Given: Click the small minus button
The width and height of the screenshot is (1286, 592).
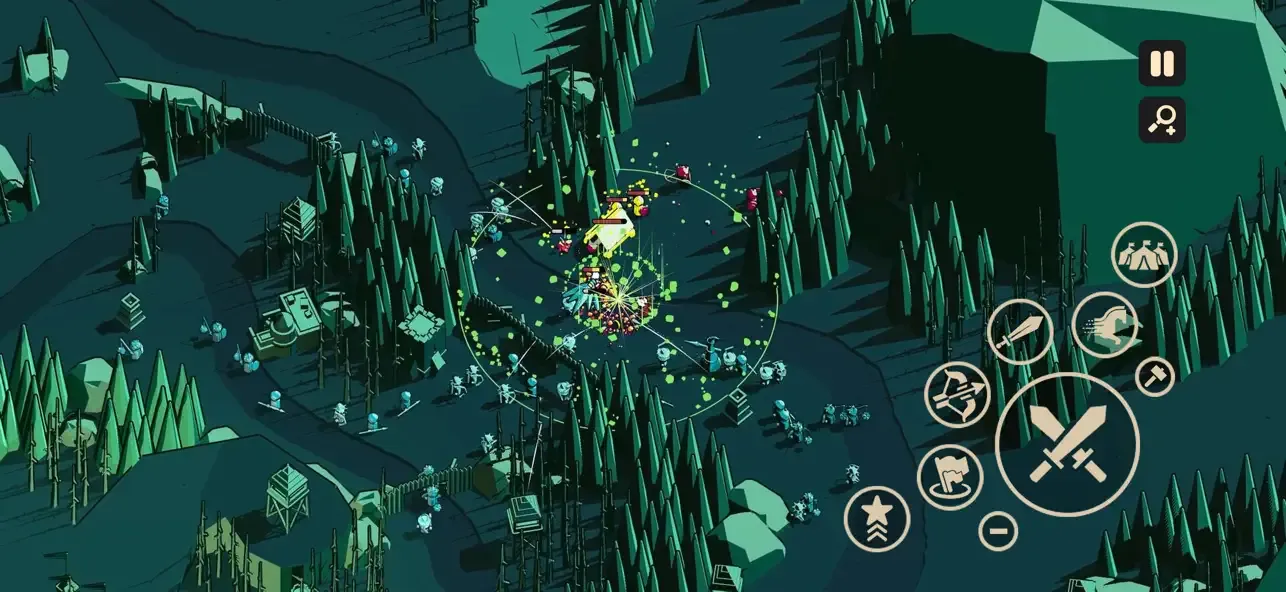Looking at the screenshot, I should tap(997, 530).
